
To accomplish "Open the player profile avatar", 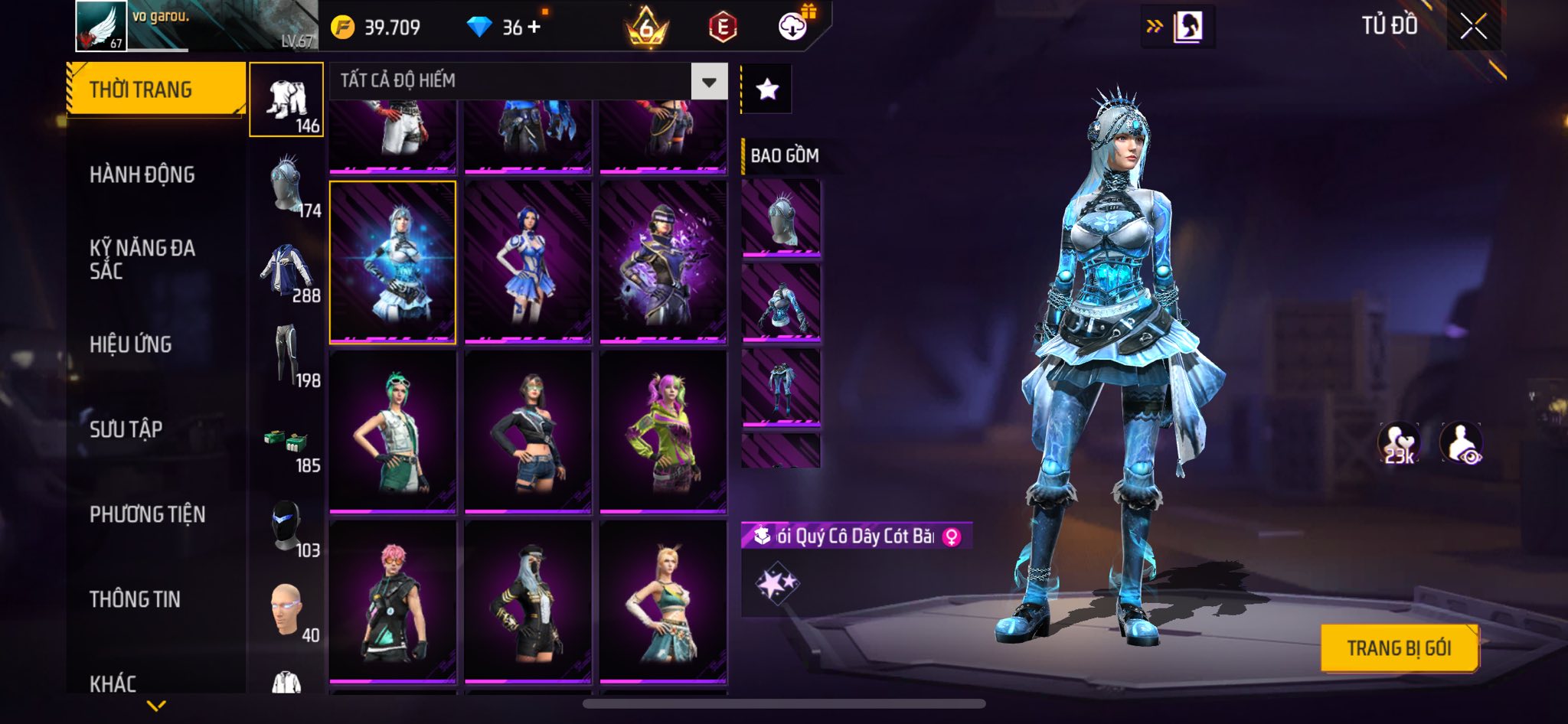I will (x=100, y=25).
